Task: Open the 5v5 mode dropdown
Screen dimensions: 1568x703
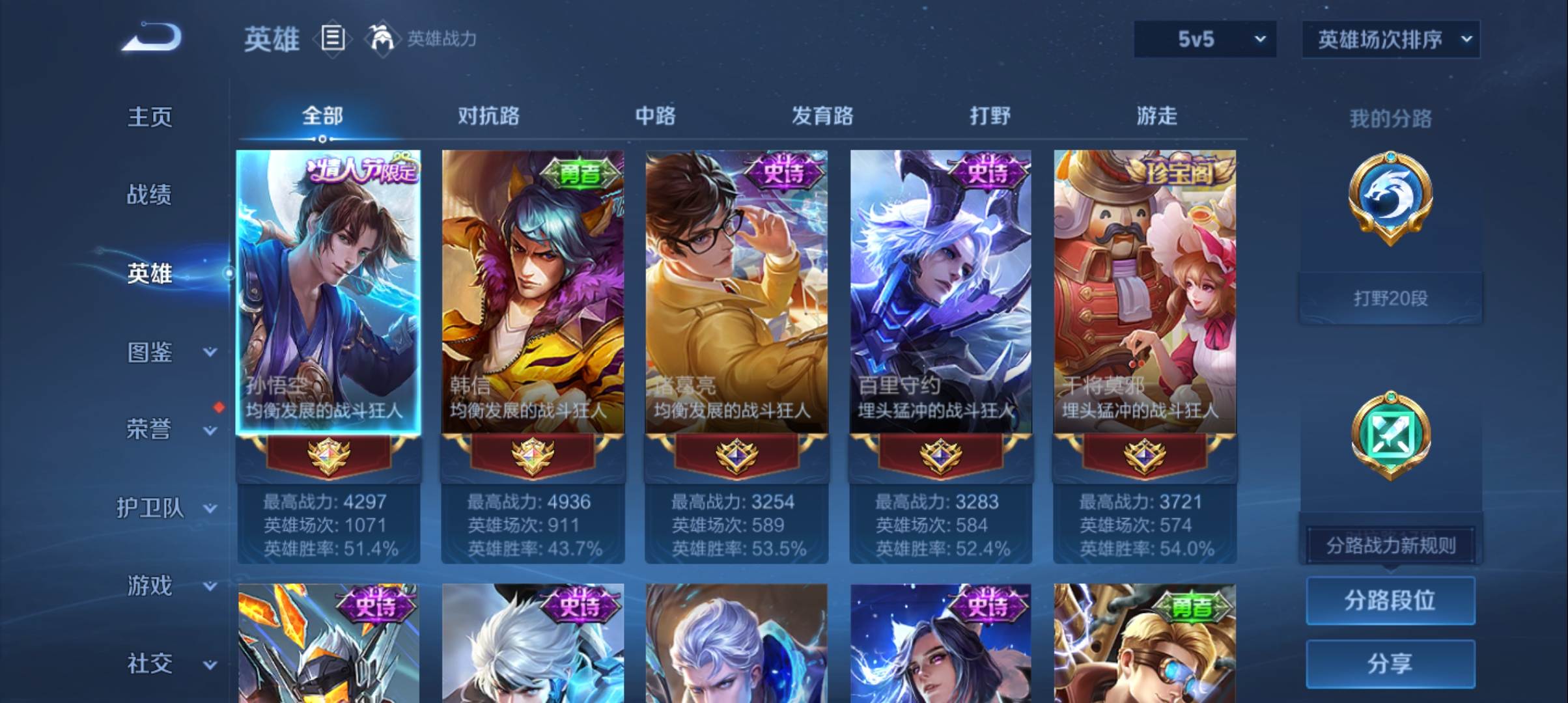Action: pos(1205,39)
